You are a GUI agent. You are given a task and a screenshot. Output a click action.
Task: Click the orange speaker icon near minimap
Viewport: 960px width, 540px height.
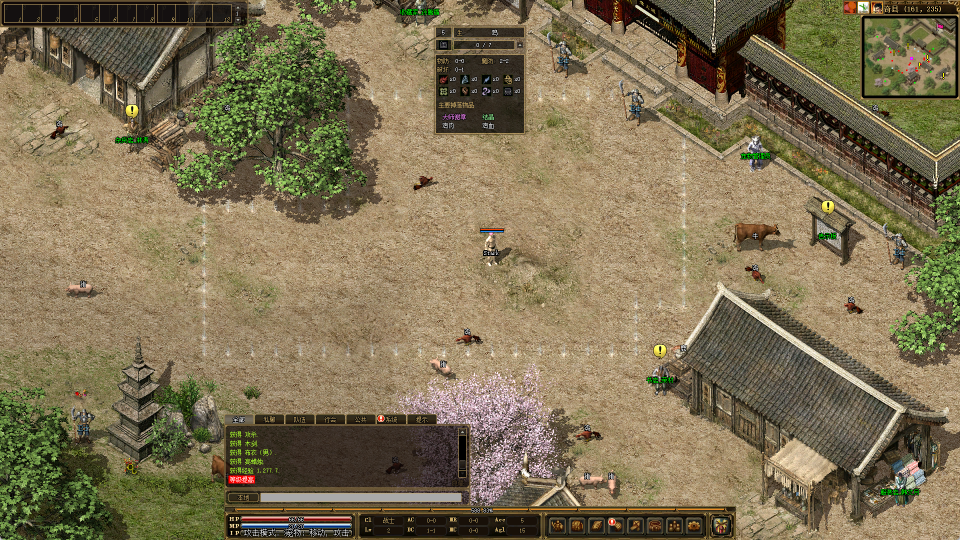coord(849,8)
